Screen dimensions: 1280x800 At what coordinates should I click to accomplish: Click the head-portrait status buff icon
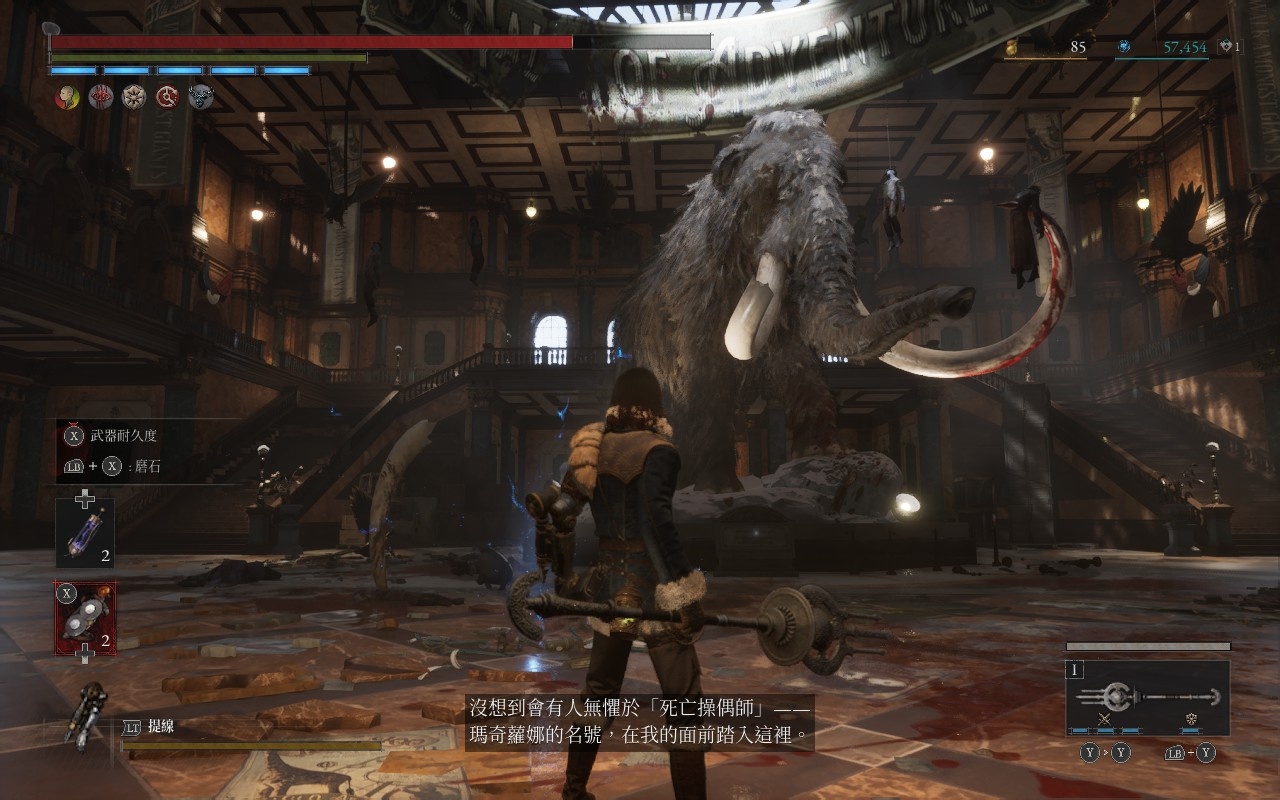click(x=67, y=97)
